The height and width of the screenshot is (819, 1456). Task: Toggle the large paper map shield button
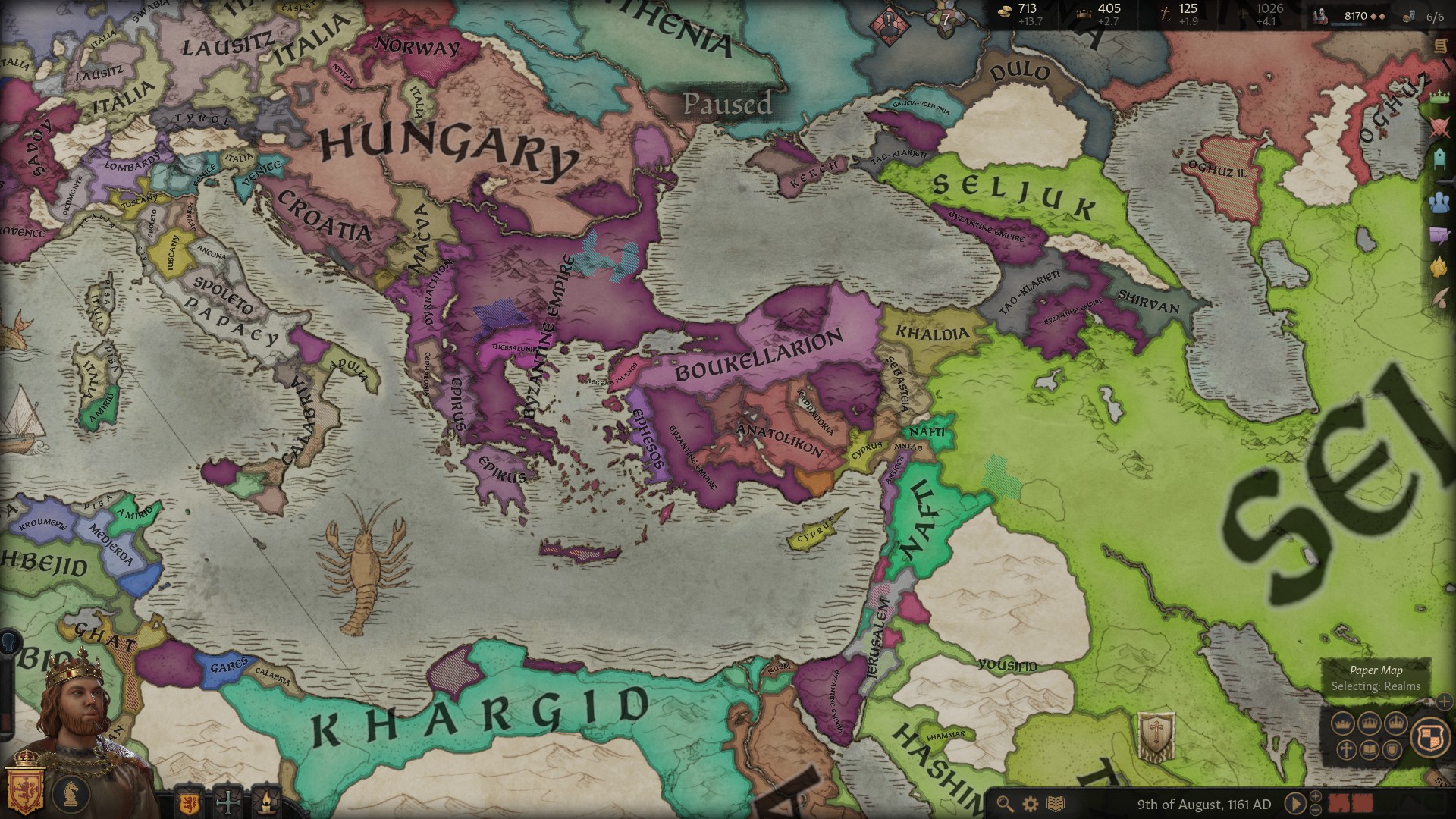pyautogui.click(x=1429, y=736)
